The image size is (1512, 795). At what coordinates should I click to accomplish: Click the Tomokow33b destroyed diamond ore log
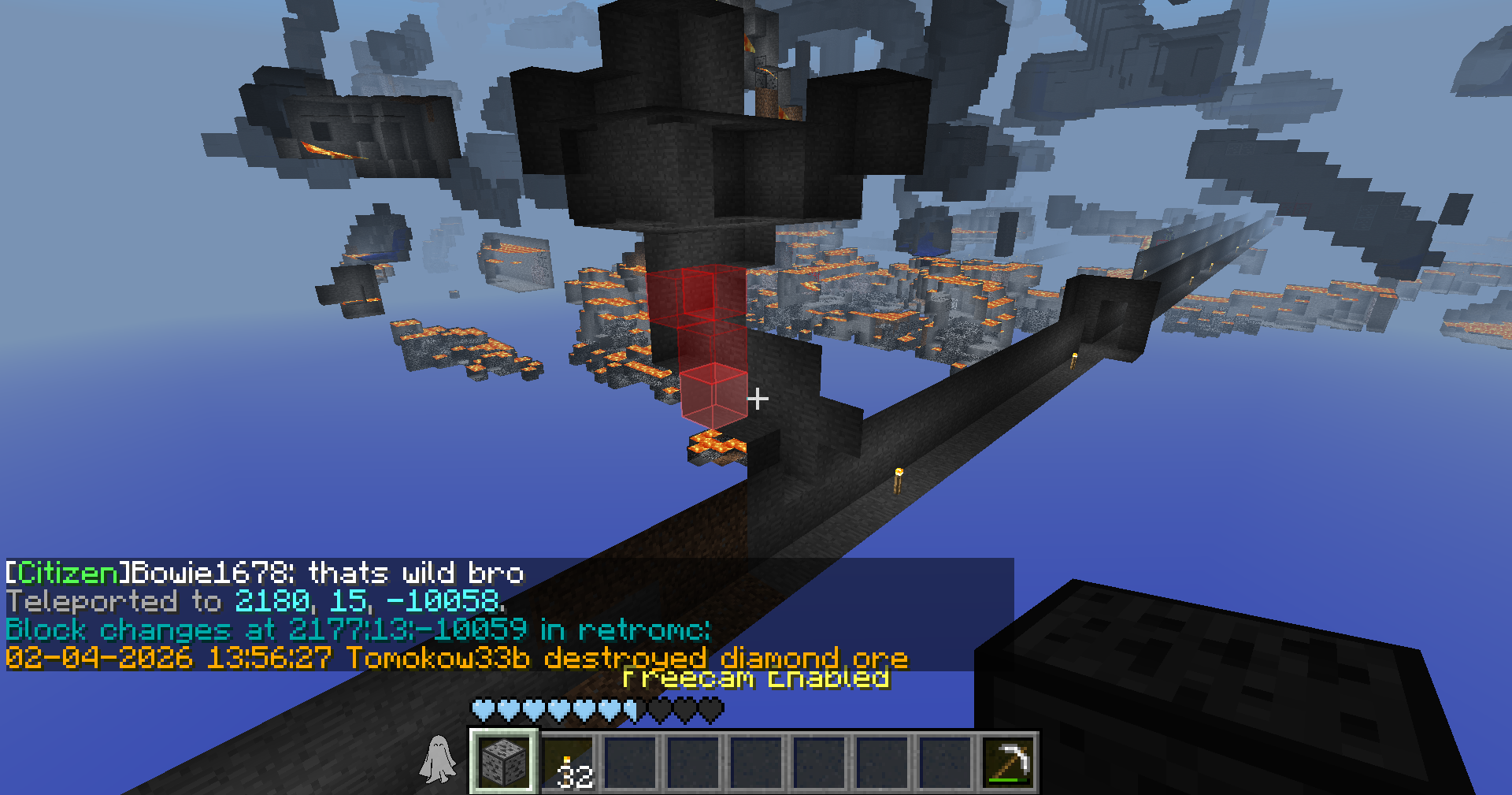(x=457, y=658)
